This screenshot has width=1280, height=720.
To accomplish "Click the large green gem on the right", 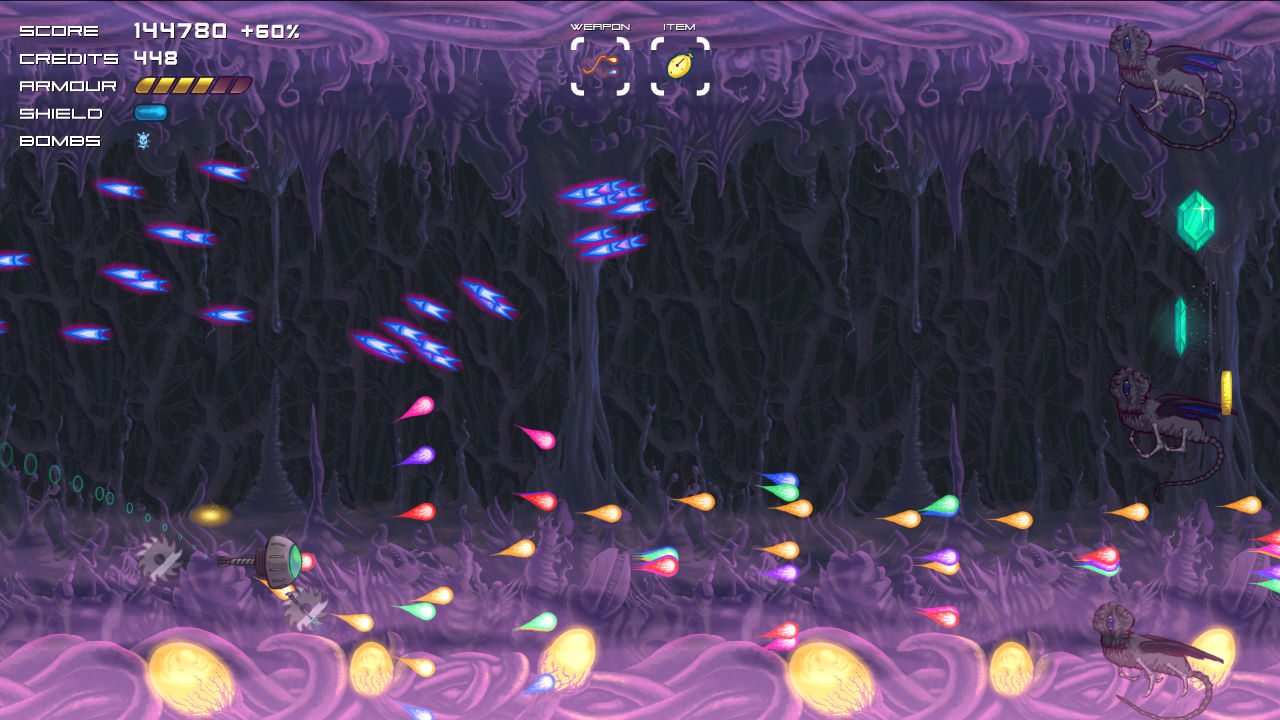I will [1197, 218].
